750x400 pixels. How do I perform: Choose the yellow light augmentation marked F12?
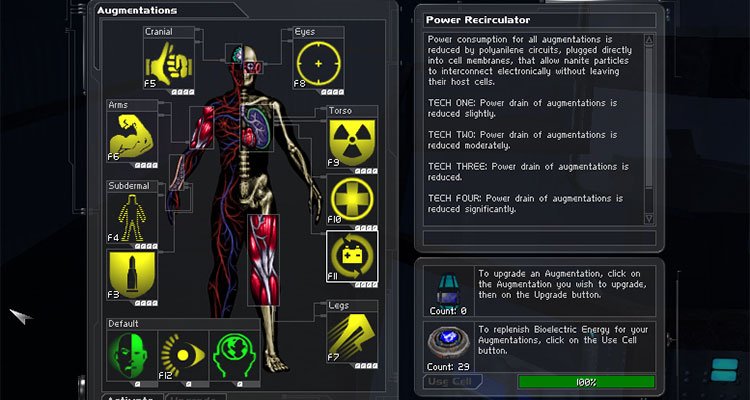pos(183,355)
